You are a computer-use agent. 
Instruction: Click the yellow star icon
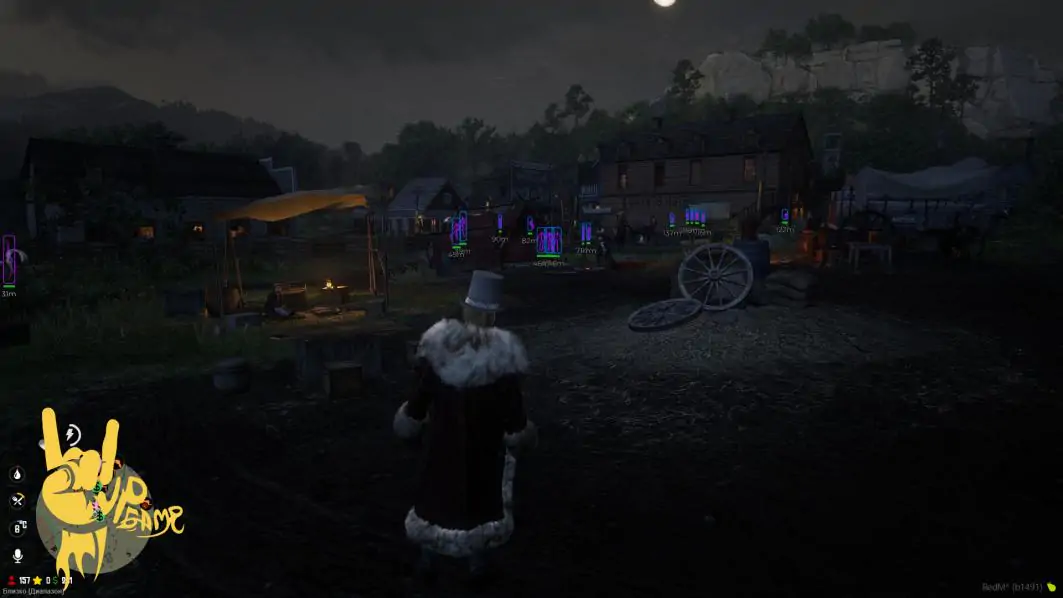click(x=38, y=580)
